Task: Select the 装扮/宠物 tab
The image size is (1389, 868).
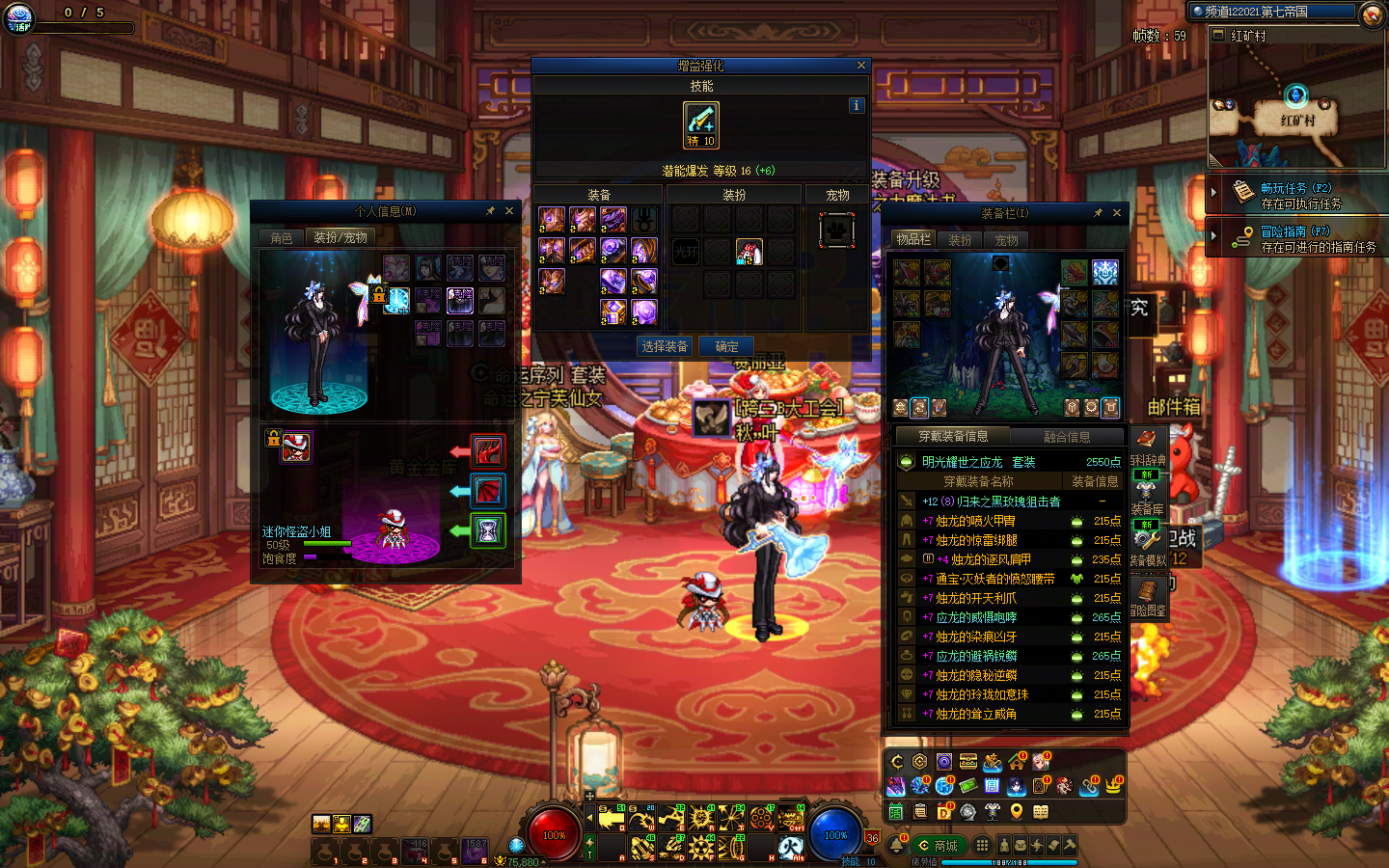Action: [340, 237]
